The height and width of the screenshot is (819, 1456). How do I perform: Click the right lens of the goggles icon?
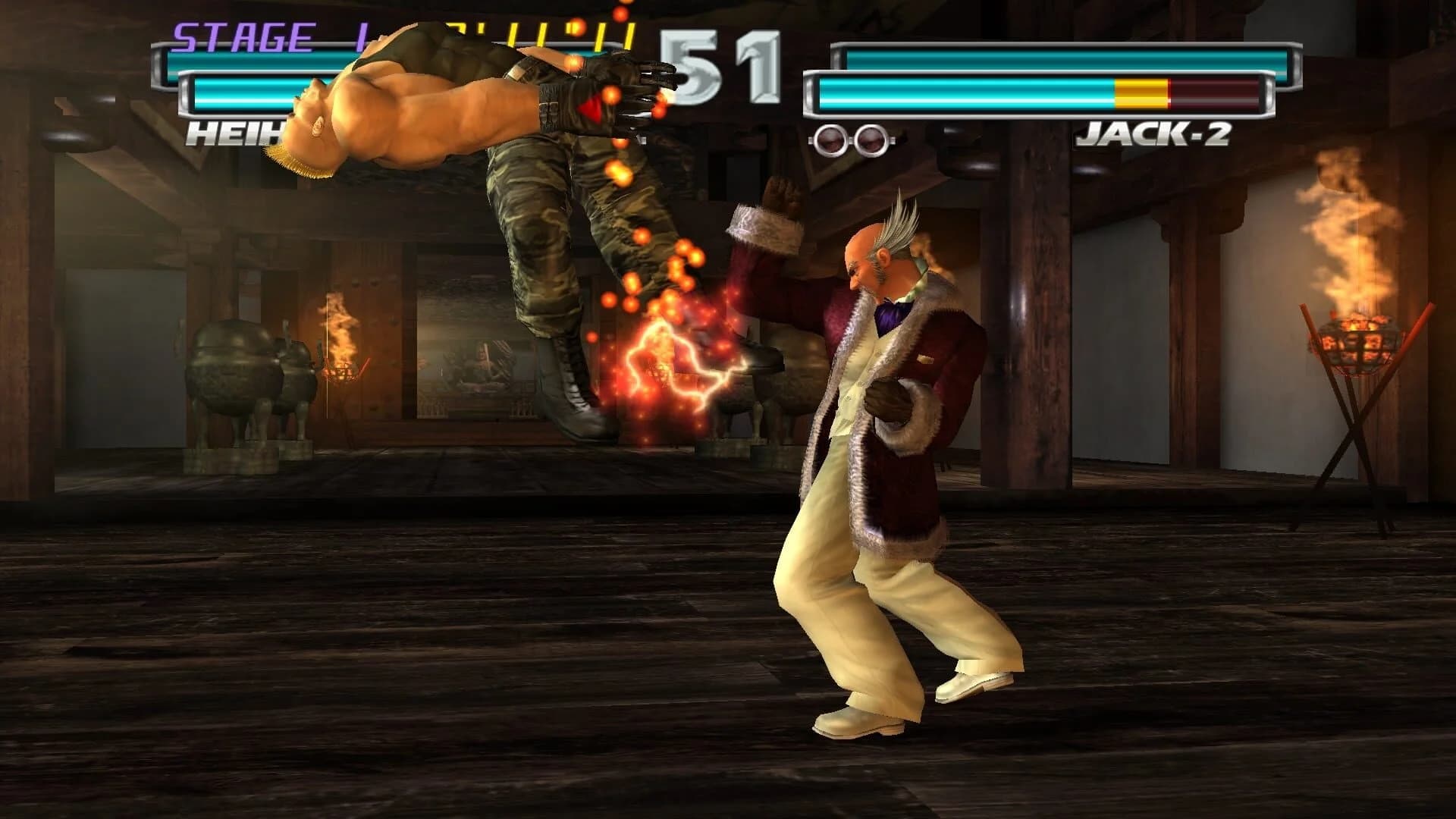(x=871, y=137)
